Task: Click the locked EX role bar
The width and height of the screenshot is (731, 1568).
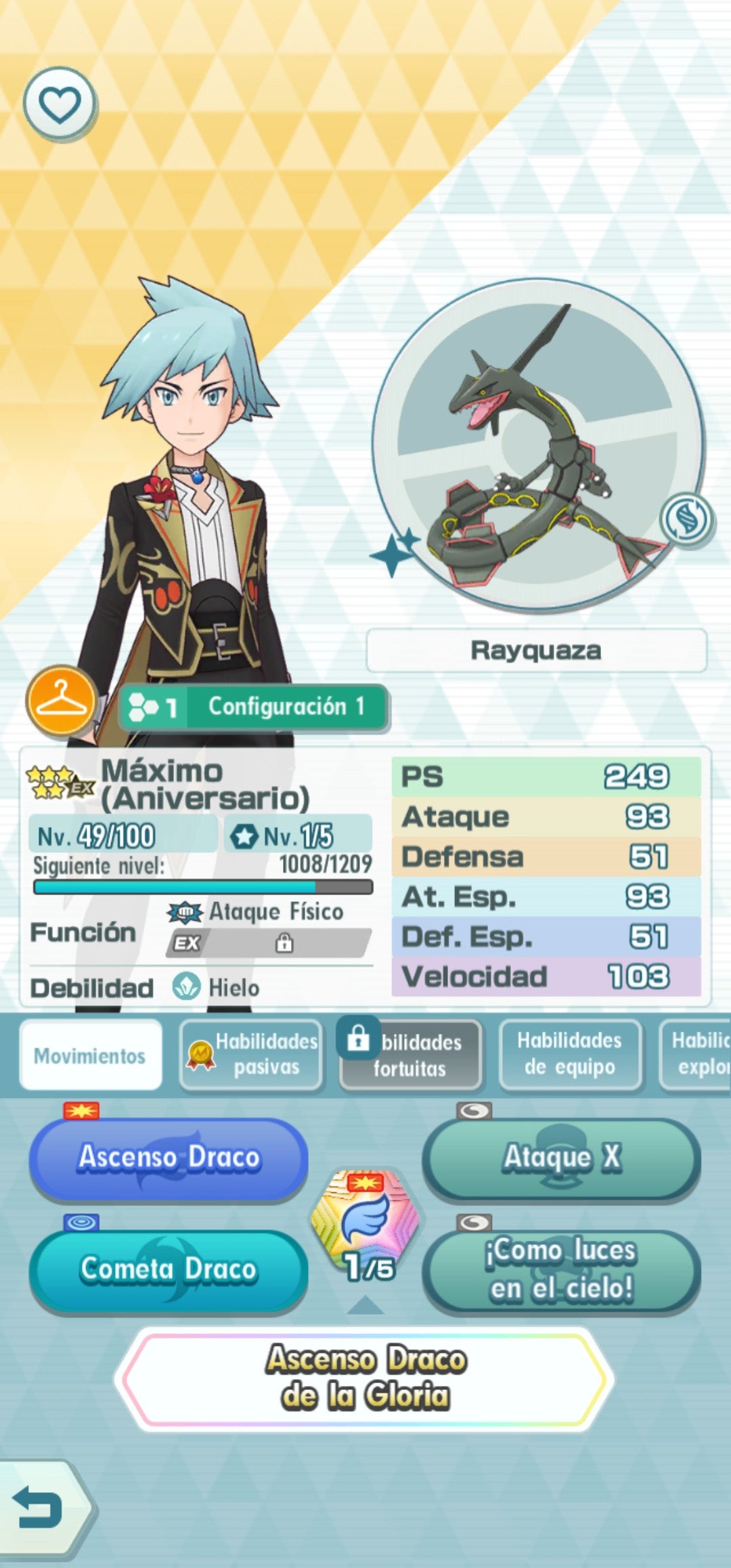Action: click(x=269, y=943)
